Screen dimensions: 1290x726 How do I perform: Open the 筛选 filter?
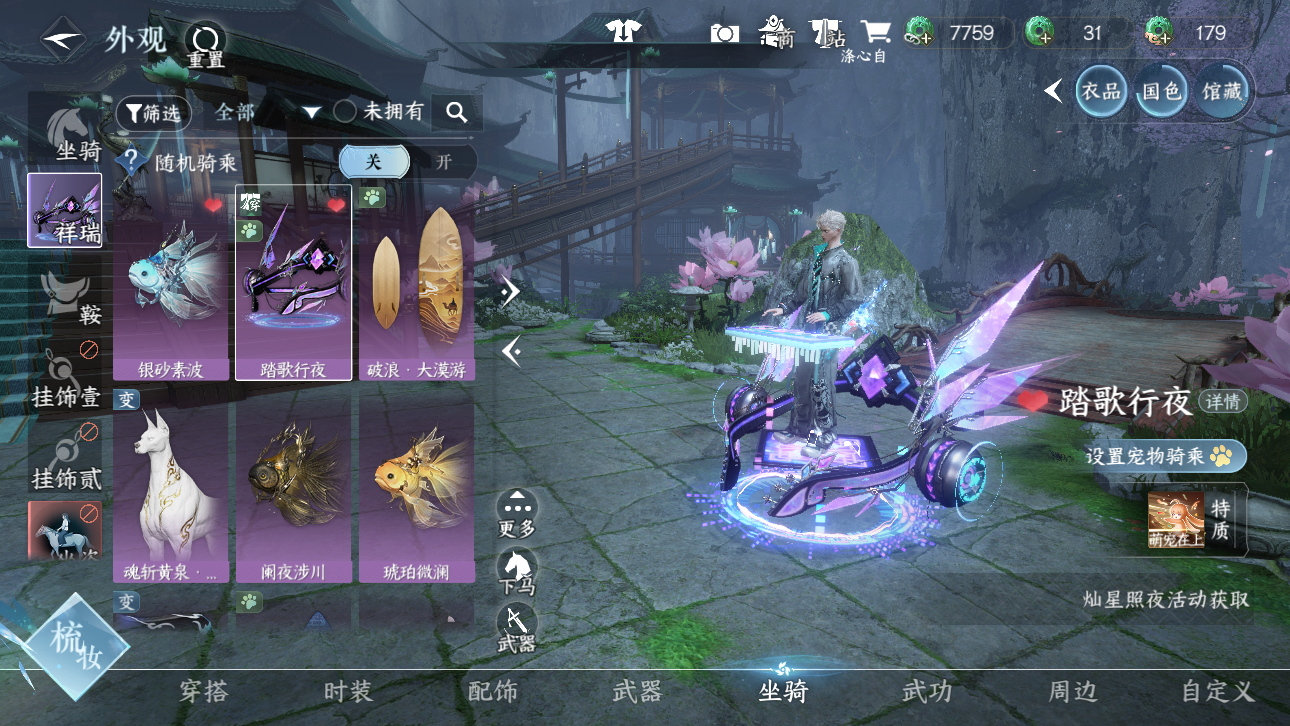[153, 113]
